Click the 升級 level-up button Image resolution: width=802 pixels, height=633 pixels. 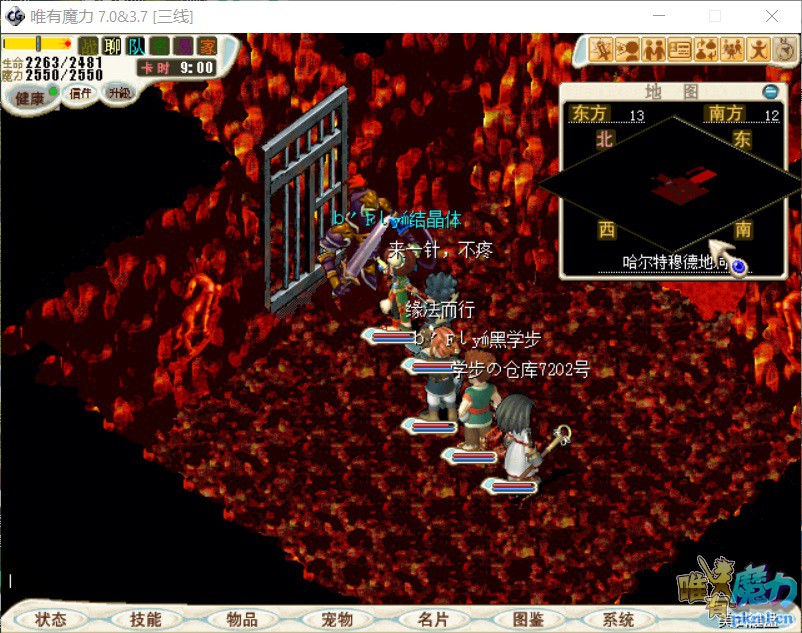click(119, 93)
